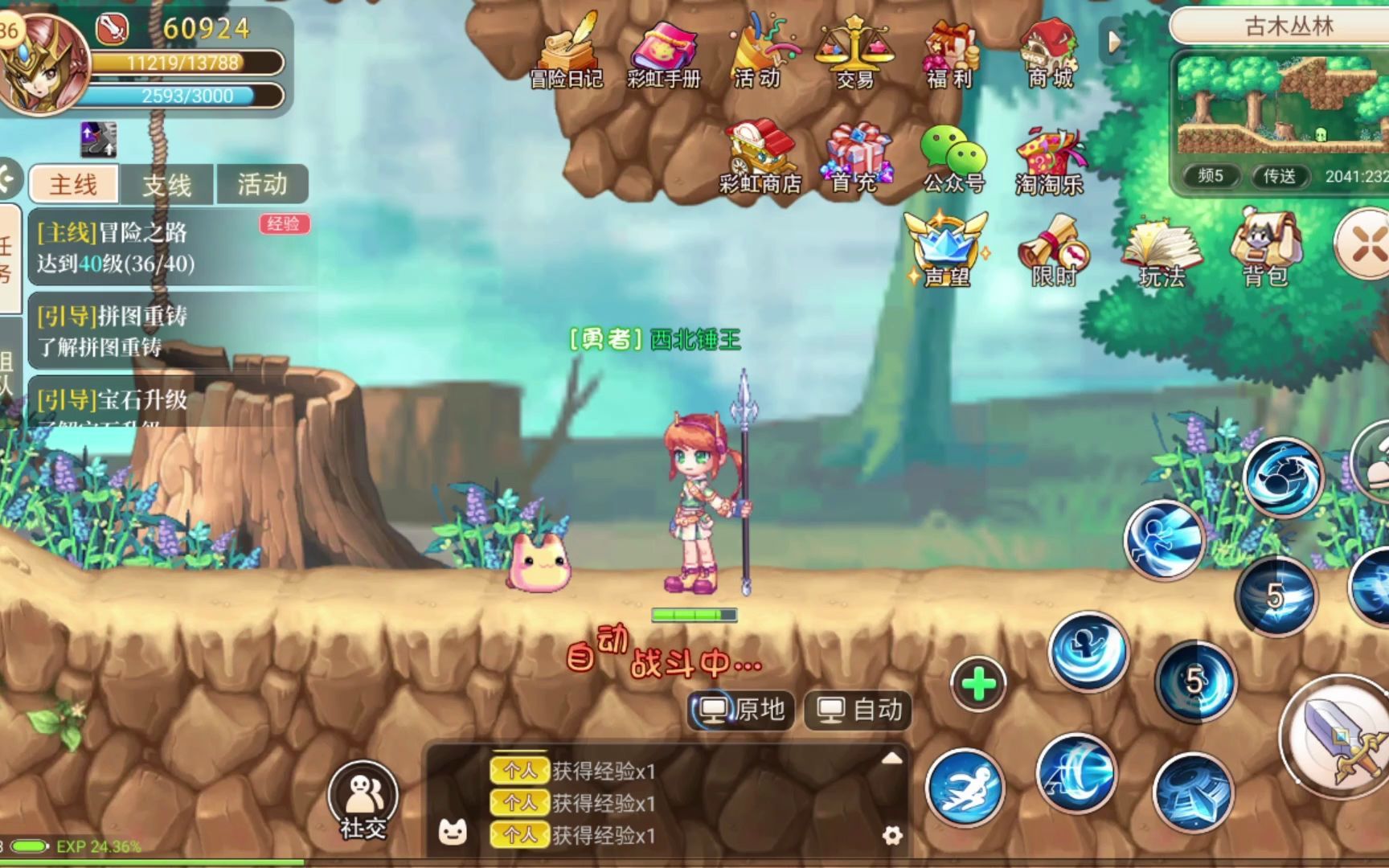Open the 社交 social menu

[x=363, y=796]
